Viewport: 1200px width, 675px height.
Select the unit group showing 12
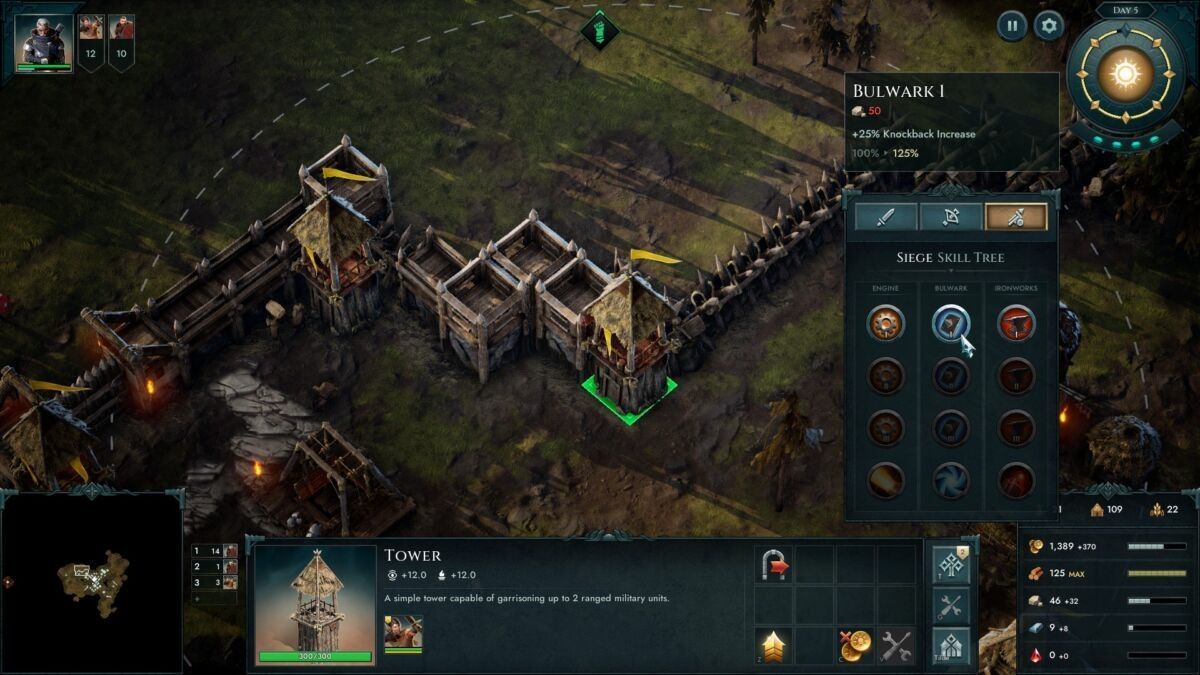coord(91,42)
